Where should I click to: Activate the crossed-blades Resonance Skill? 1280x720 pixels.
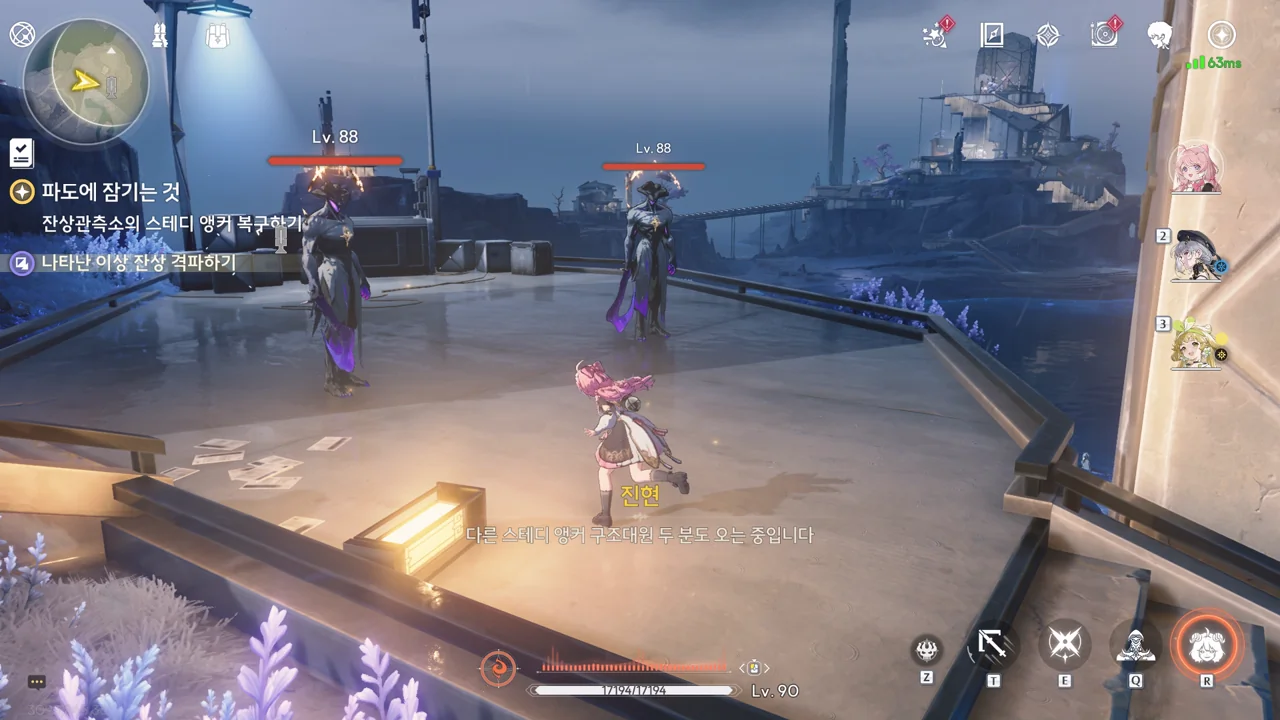click(1064, 646)
